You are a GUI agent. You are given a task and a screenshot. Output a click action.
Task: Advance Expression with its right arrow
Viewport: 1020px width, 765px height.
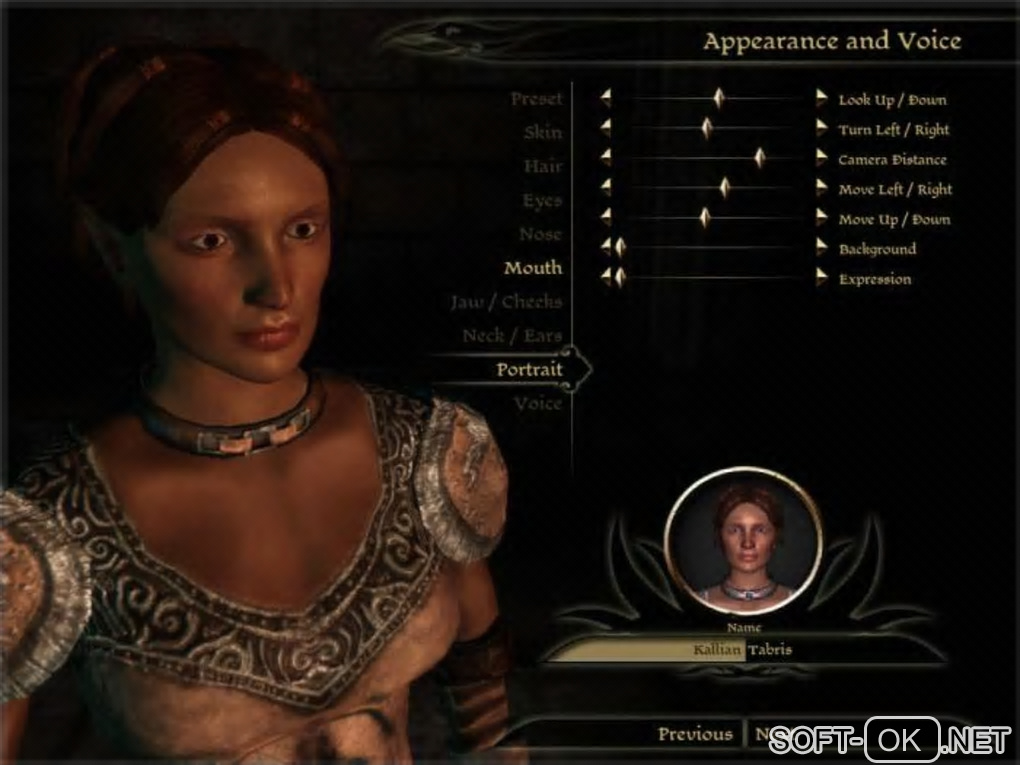pos(822,278)
